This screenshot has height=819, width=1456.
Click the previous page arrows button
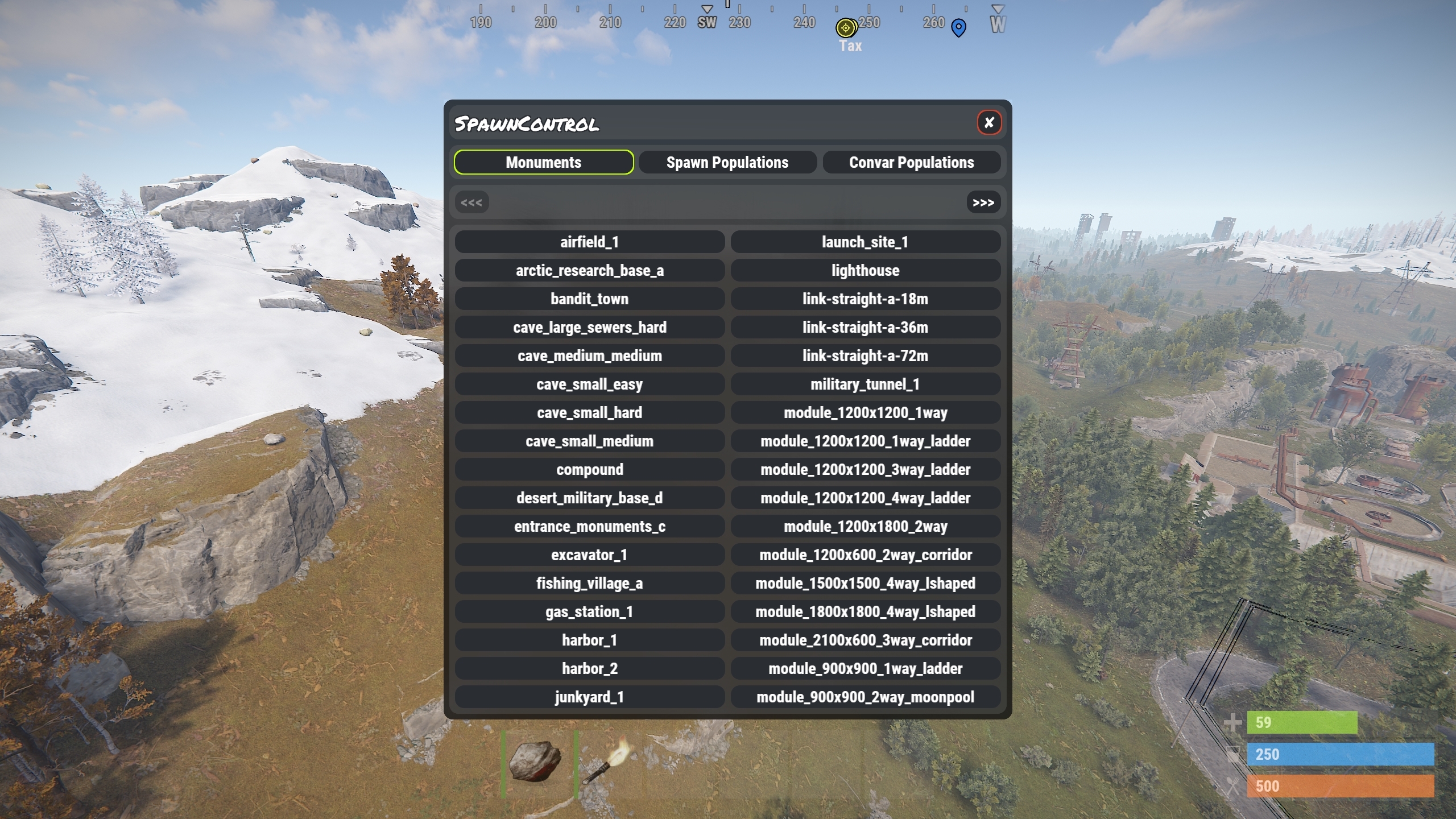[471, 202]
